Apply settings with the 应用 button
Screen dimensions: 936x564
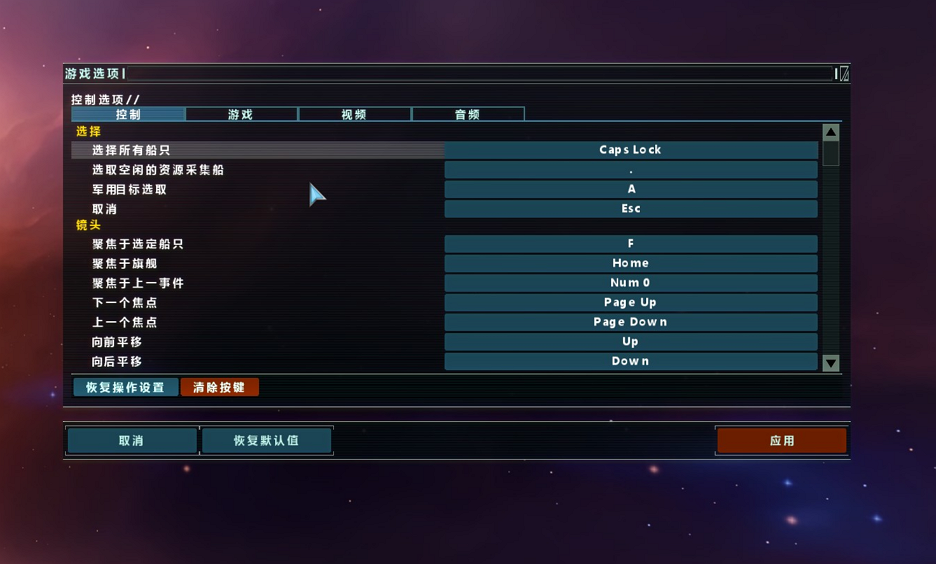click(x=781, y=440)
